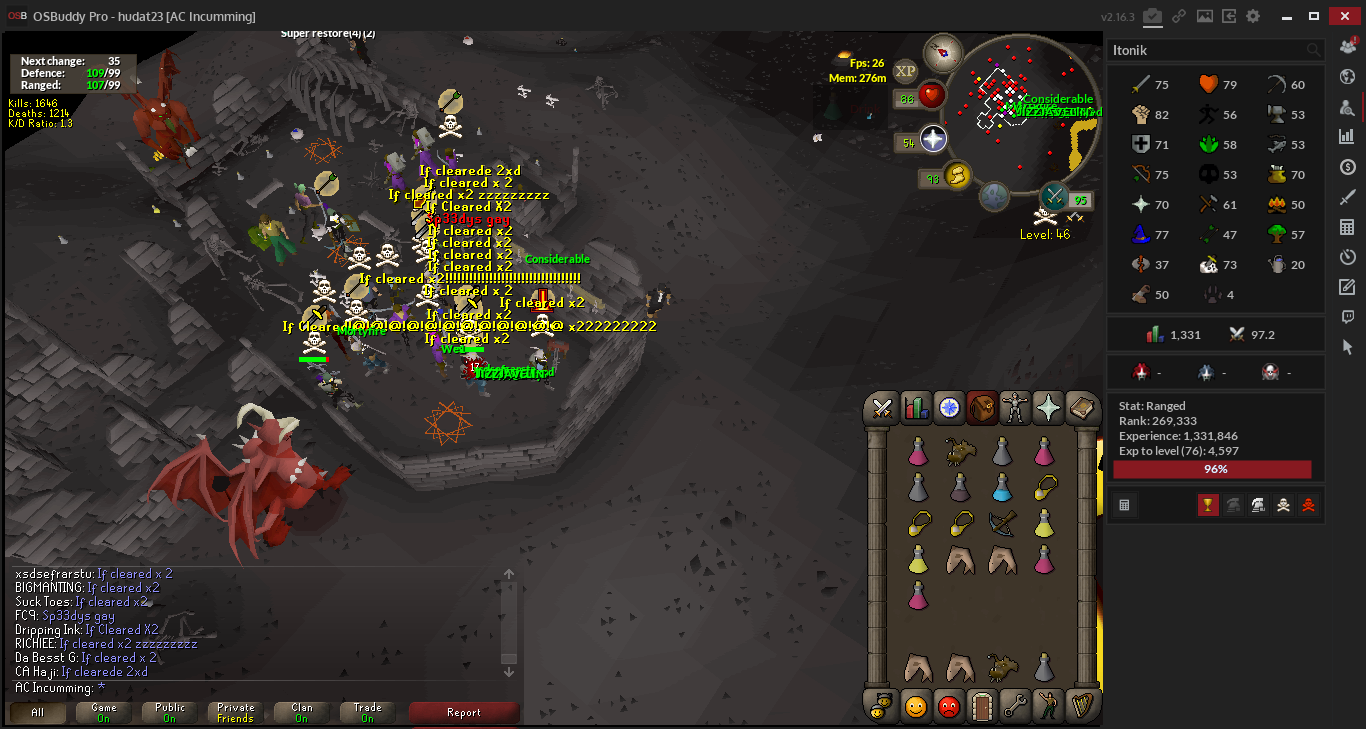
Task: Click the compass to face north
Action: point(942,52)
